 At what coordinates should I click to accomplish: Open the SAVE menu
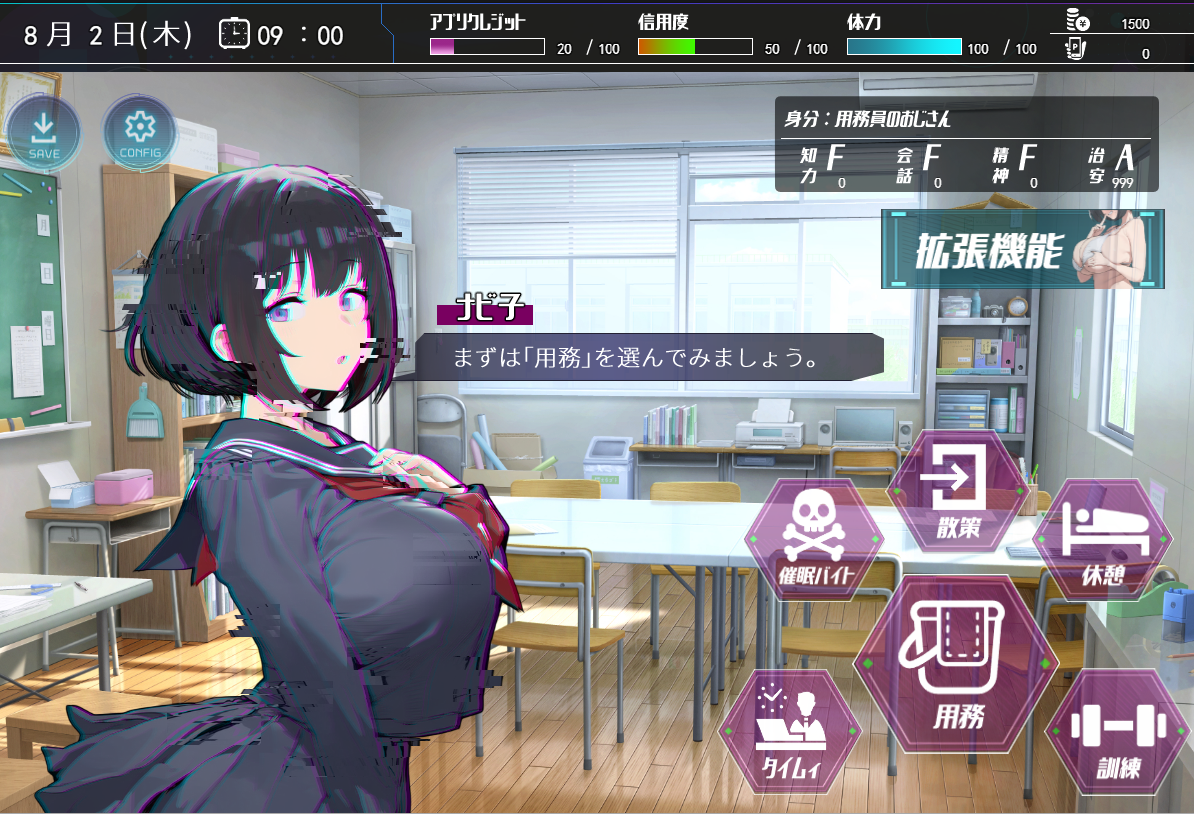[43, 134]
